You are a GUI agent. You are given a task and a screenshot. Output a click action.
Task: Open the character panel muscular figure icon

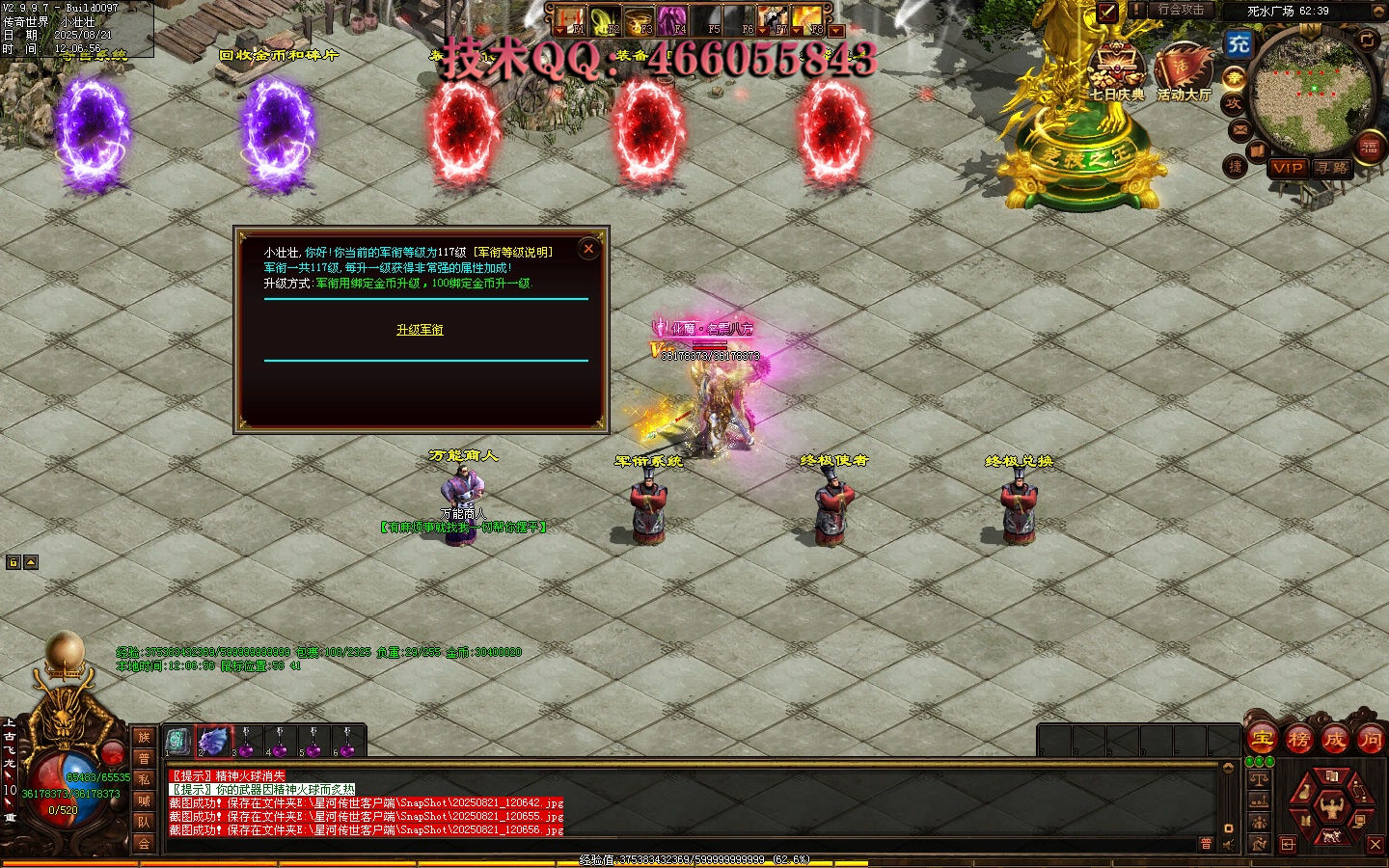(x=1331, y=805)
